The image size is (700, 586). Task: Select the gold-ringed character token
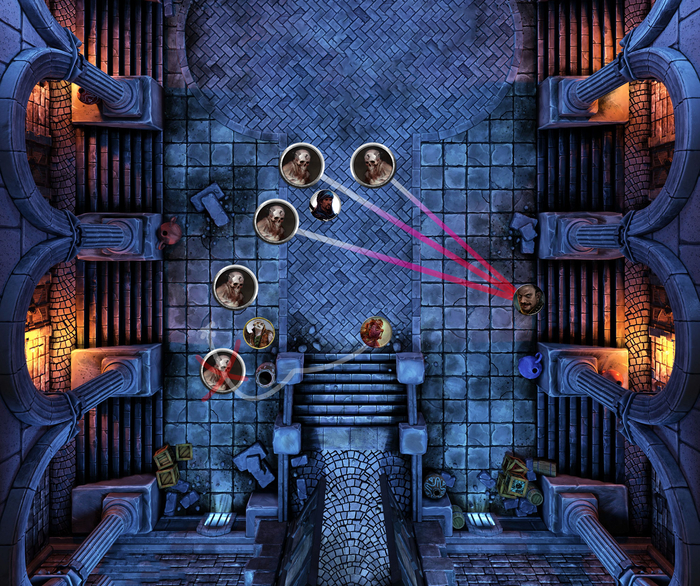click(x=259, y=332)
